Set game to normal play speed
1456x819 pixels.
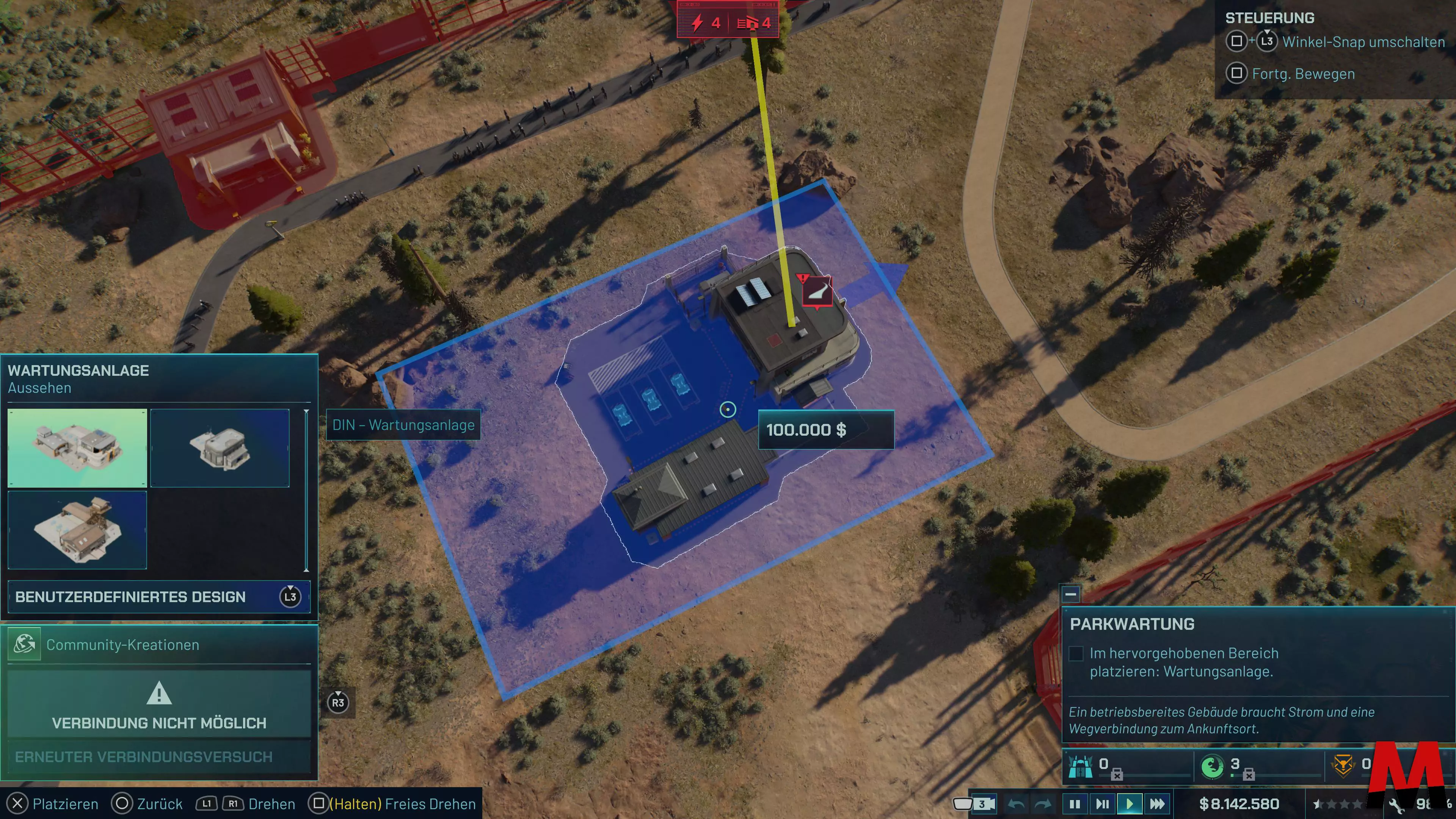coord(1129,804)
